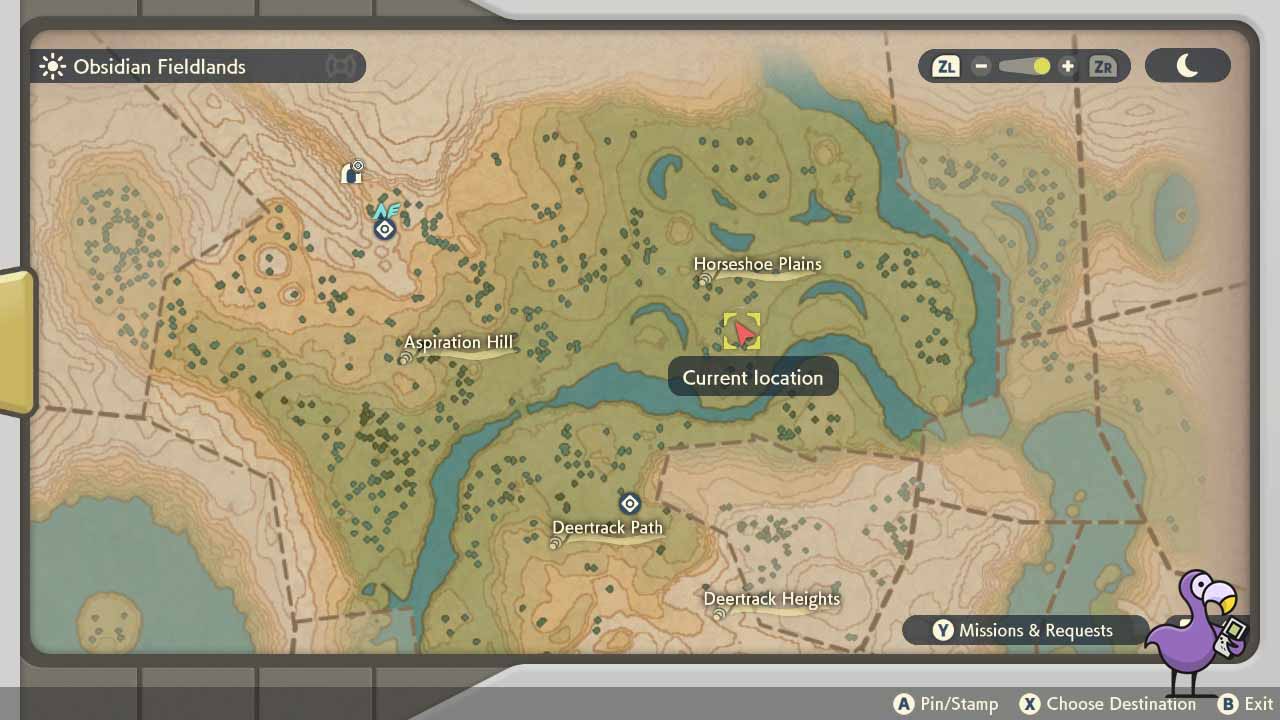Viewport: 1280px width, 720px height.
Task: Select the waypoint marker at Deertrack Path
Action: (x=629, y=503)
